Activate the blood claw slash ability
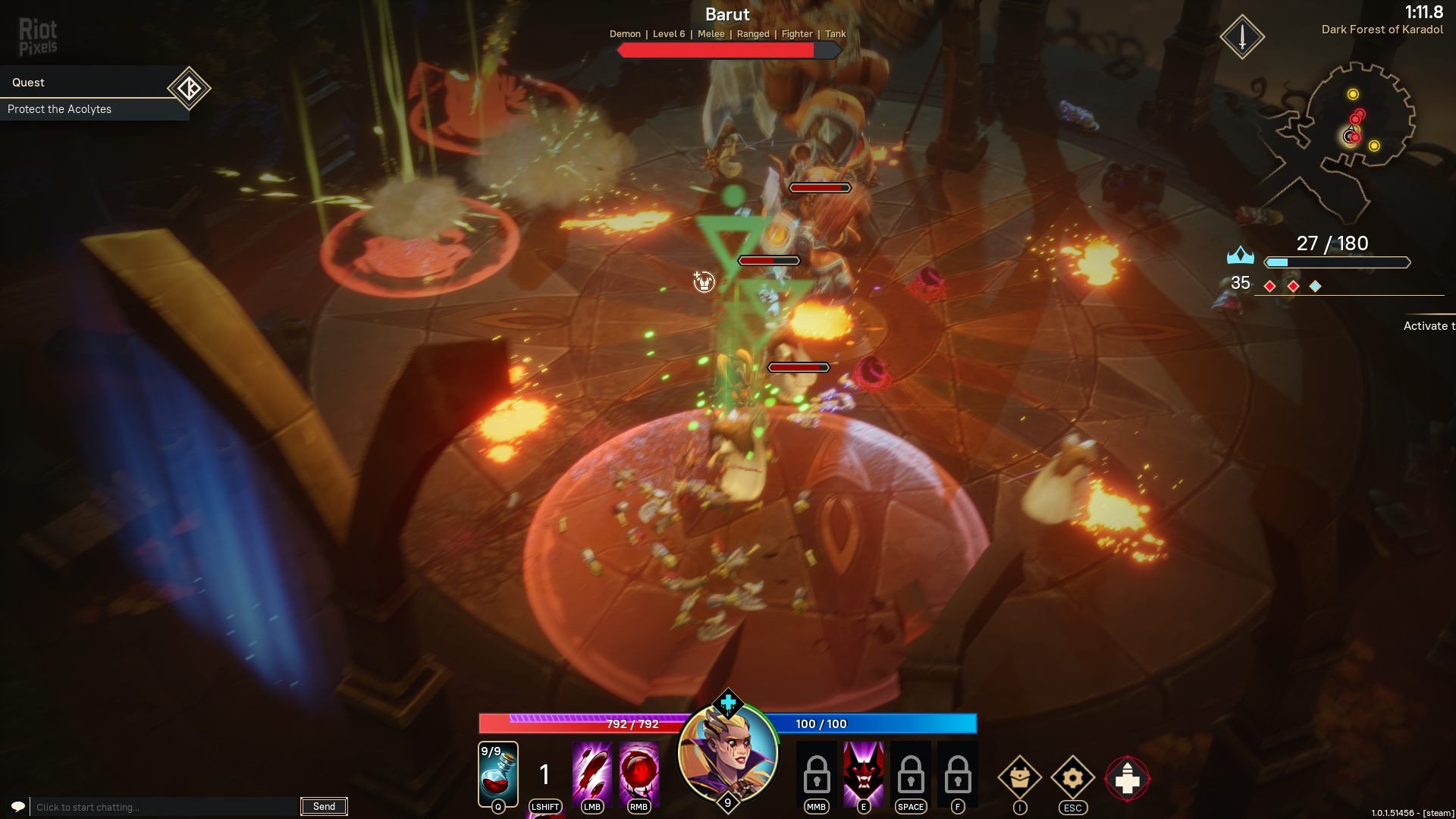This screenshot has height=819, width=1456. point(591,773)
